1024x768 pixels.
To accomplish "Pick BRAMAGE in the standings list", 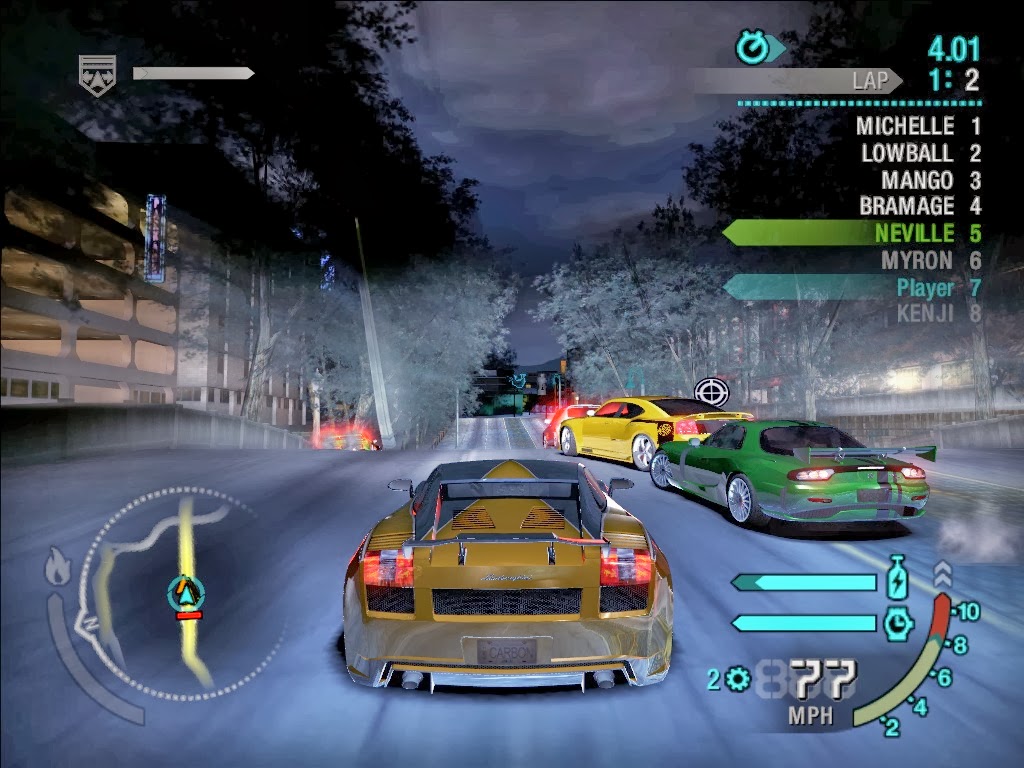I will 907,207.
